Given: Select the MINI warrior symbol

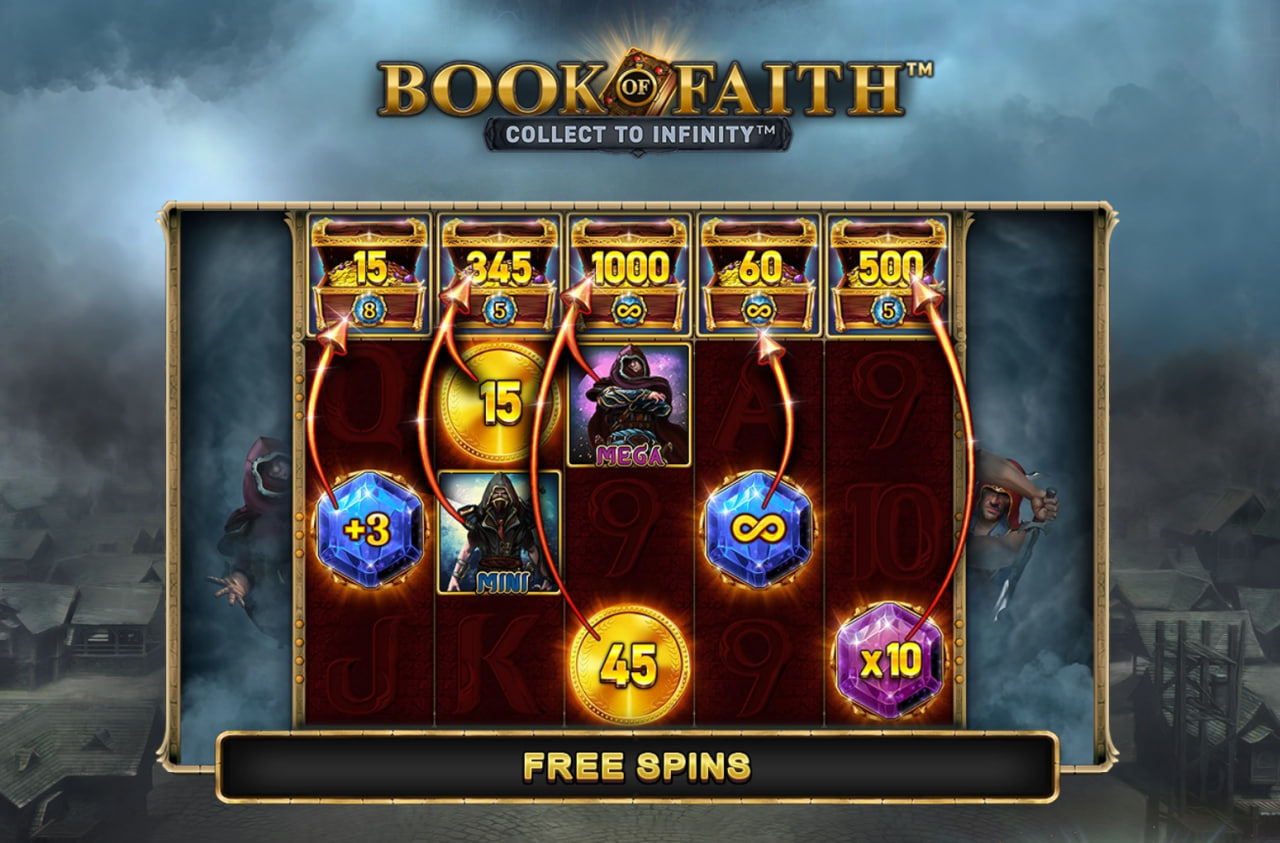Looking at the screenshot, I should 500,530.
